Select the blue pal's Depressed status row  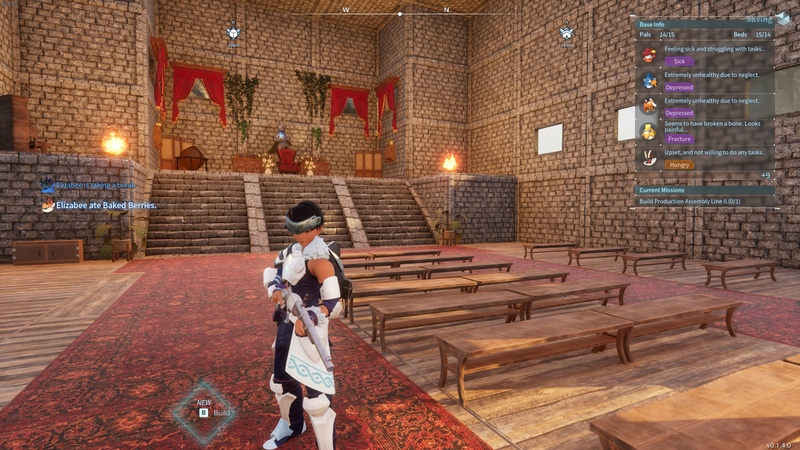point(705,80)
